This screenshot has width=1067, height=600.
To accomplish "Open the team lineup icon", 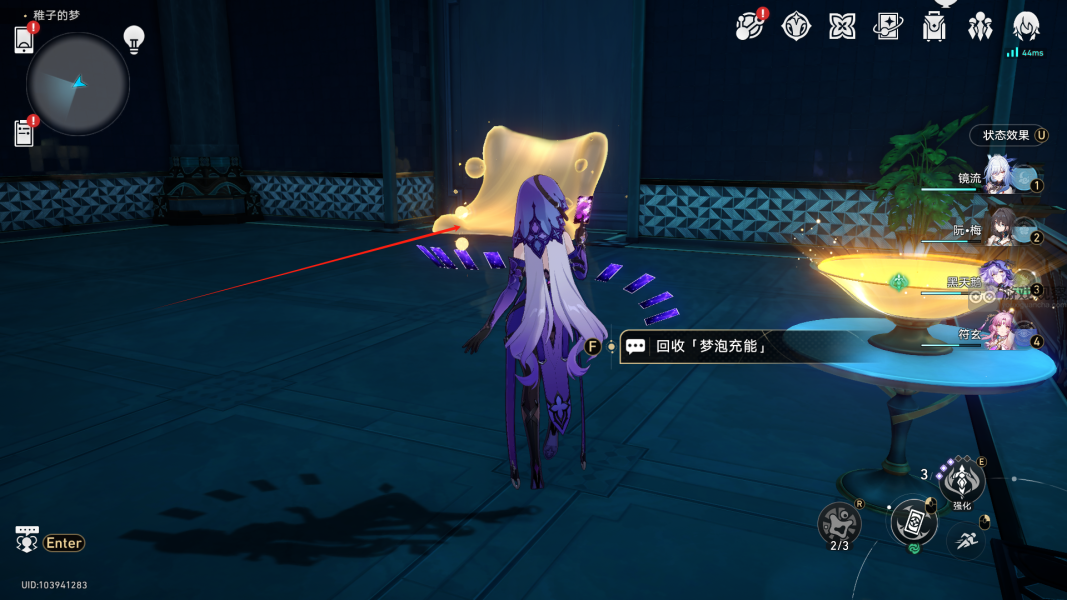I will pyautogui.click(x=980, y=26).
